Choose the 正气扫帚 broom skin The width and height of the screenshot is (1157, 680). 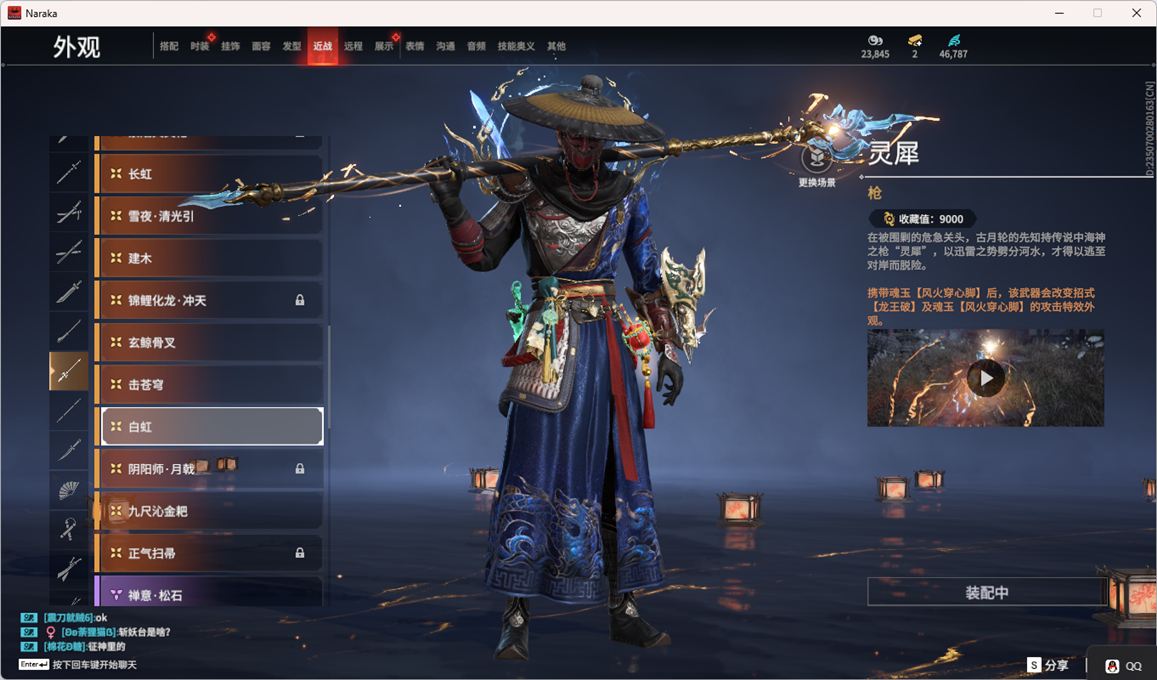coord(209,553)
